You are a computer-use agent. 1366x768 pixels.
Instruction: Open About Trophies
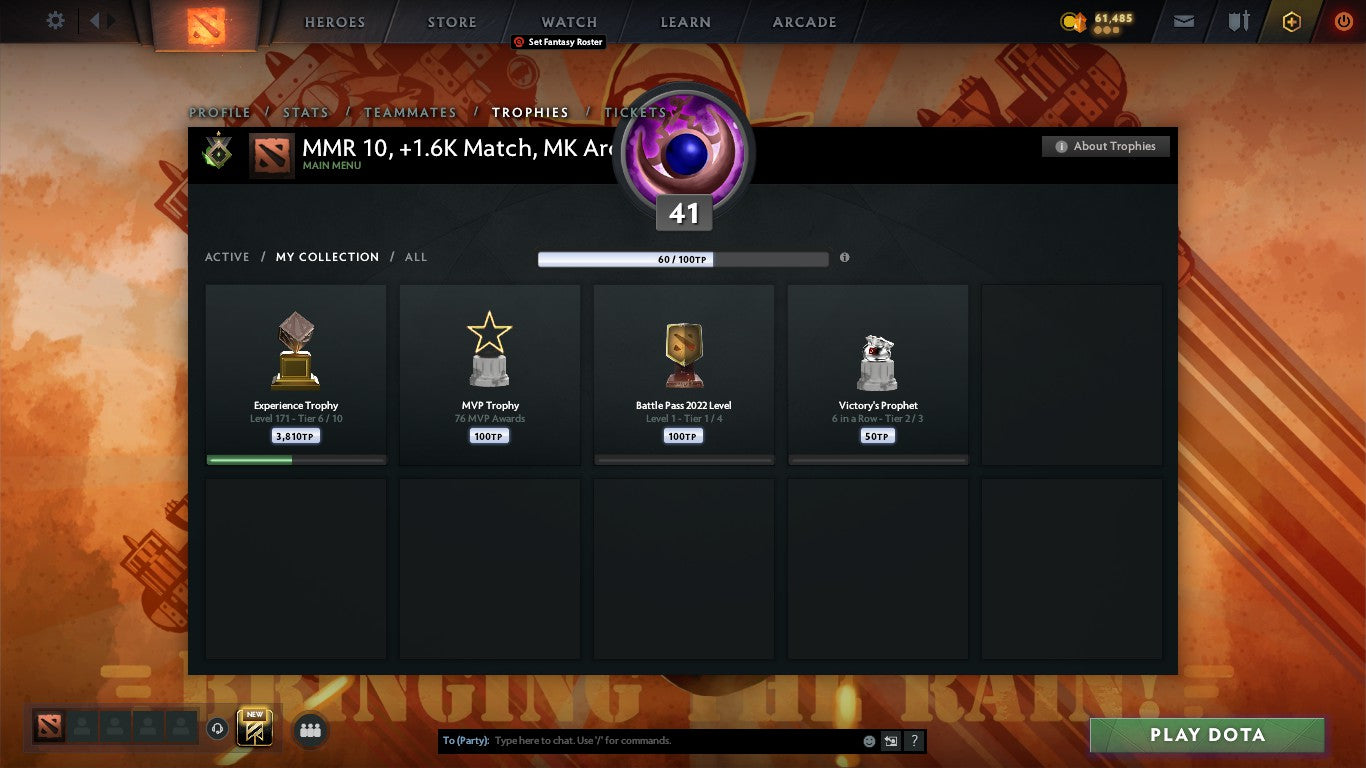(1105, 146)
